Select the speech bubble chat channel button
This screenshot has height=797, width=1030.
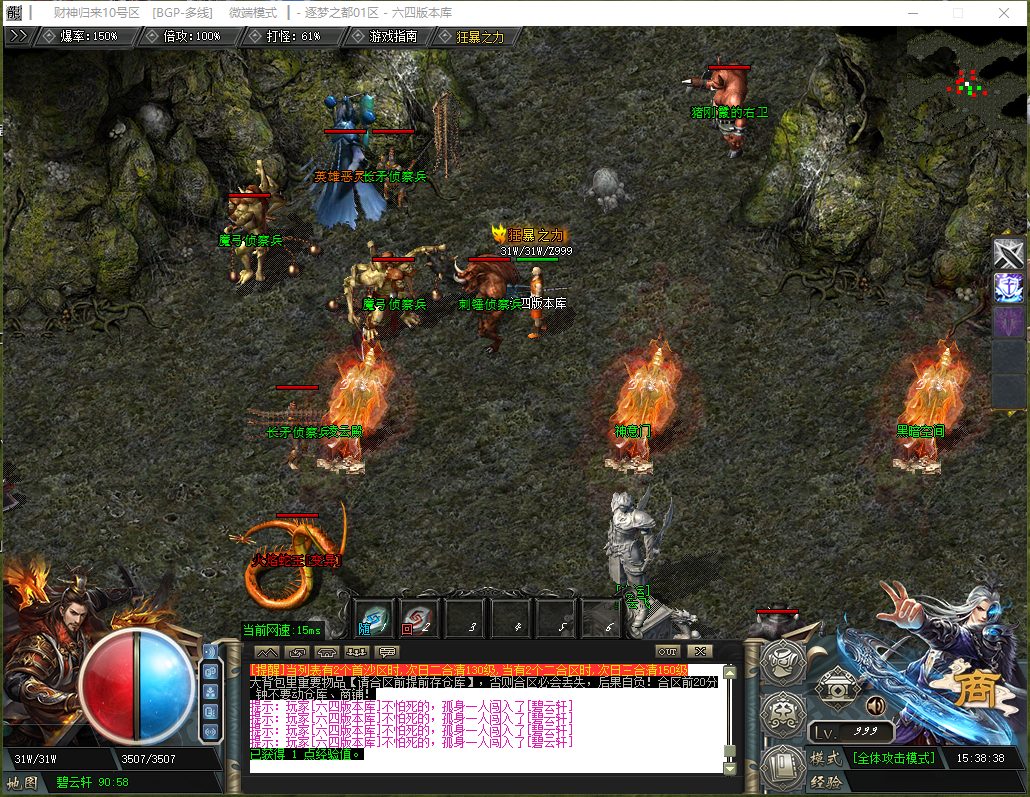388,653
